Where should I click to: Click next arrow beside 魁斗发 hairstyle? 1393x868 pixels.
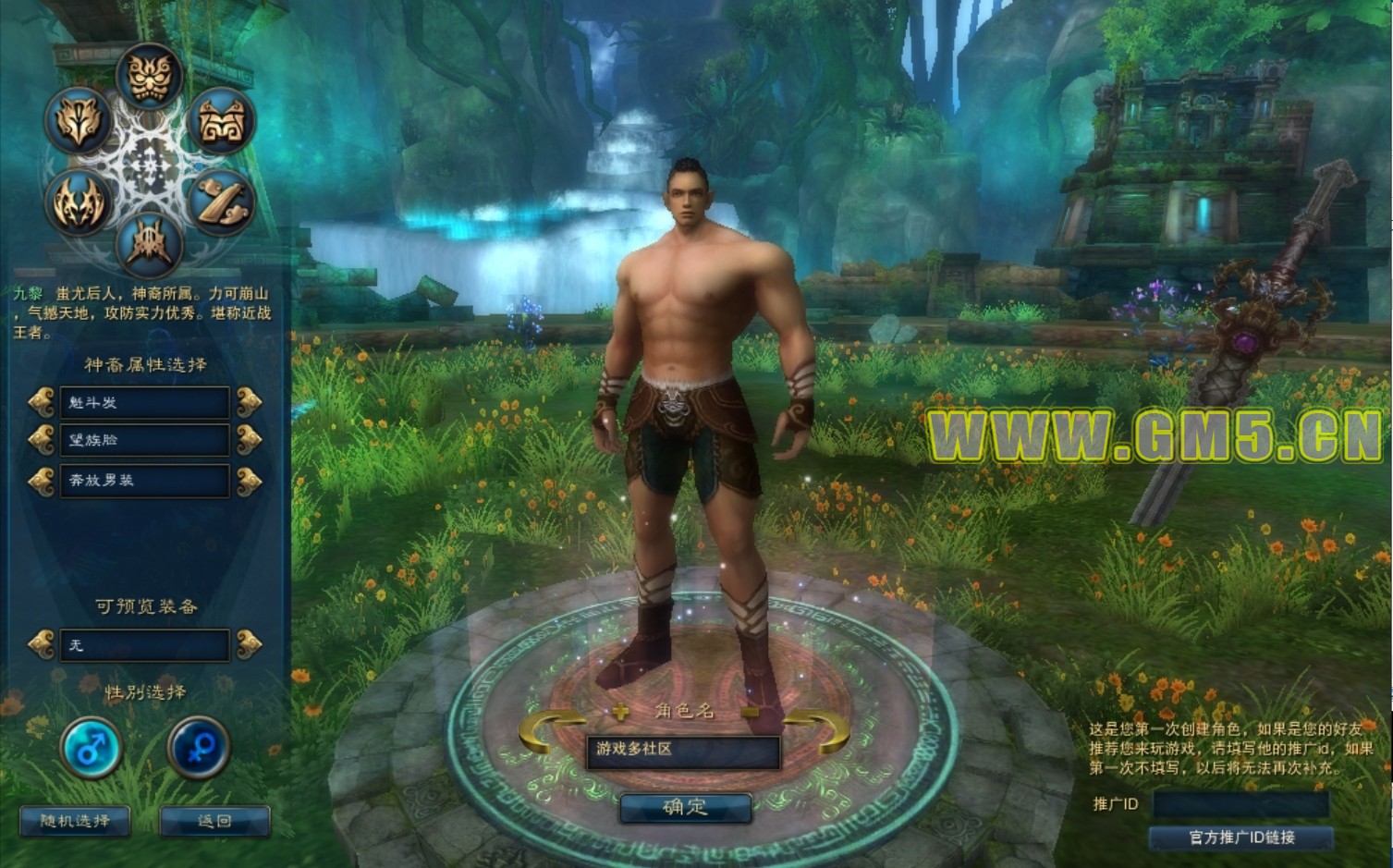pyautogui.click(x=249, y=402)
